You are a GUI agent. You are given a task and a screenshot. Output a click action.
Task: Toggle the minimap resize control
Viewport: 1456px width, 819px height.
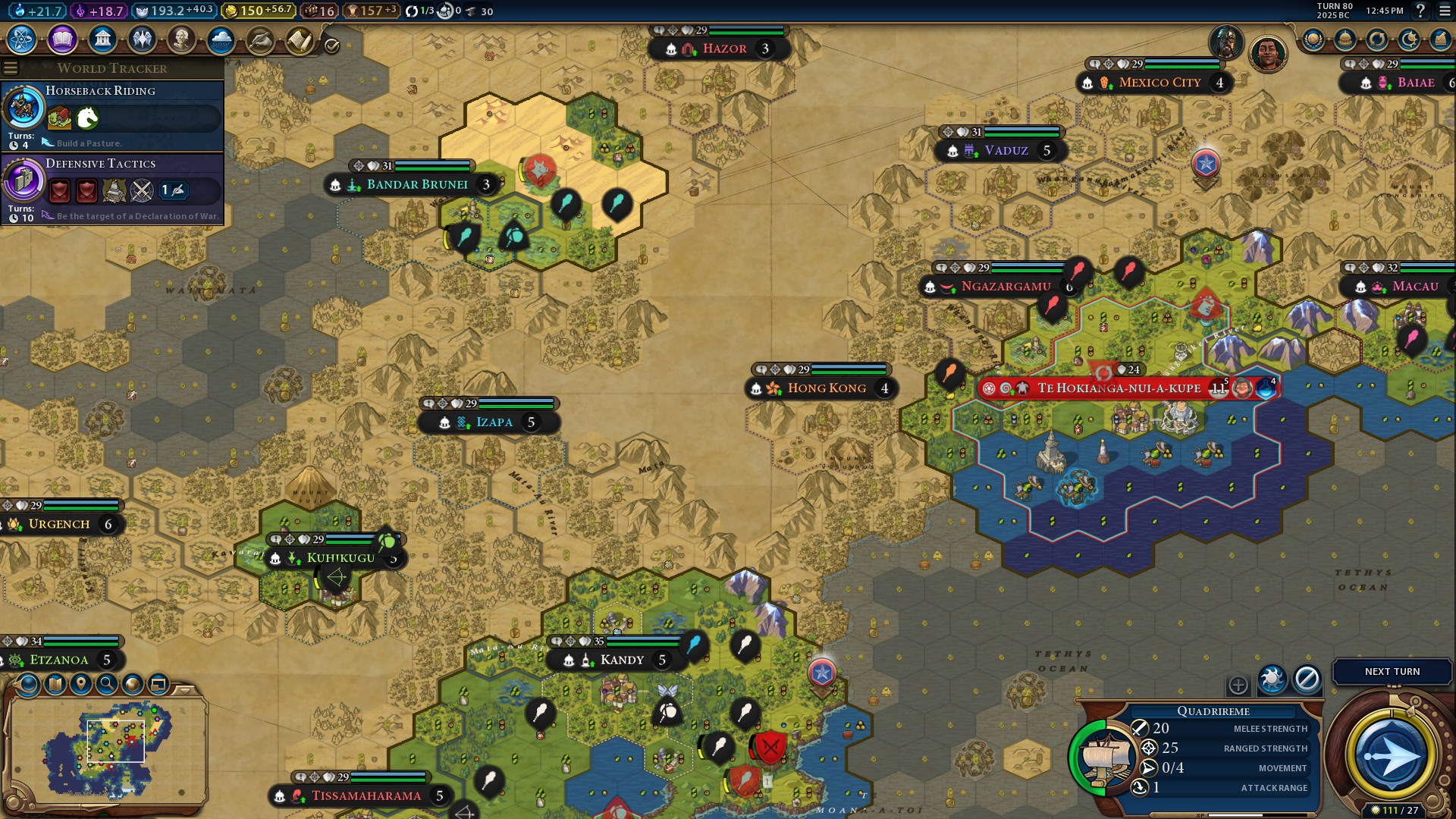(x=158, y=685)
